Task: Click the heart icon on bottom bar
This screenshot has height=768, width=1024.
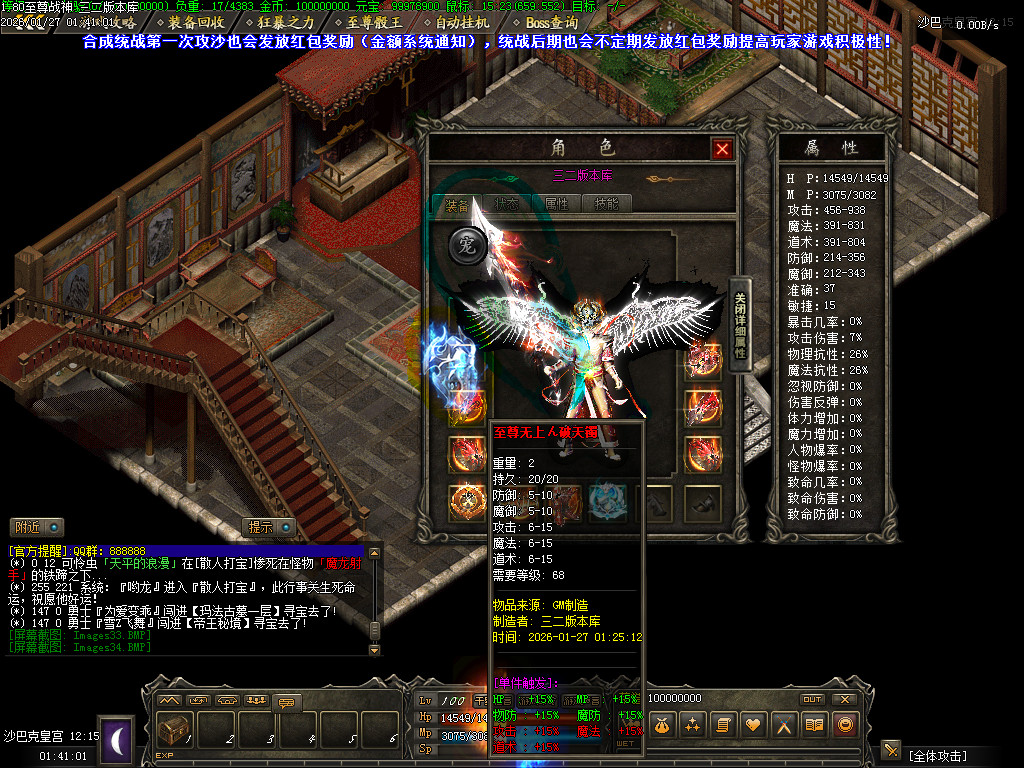Action: click(753, 724)
